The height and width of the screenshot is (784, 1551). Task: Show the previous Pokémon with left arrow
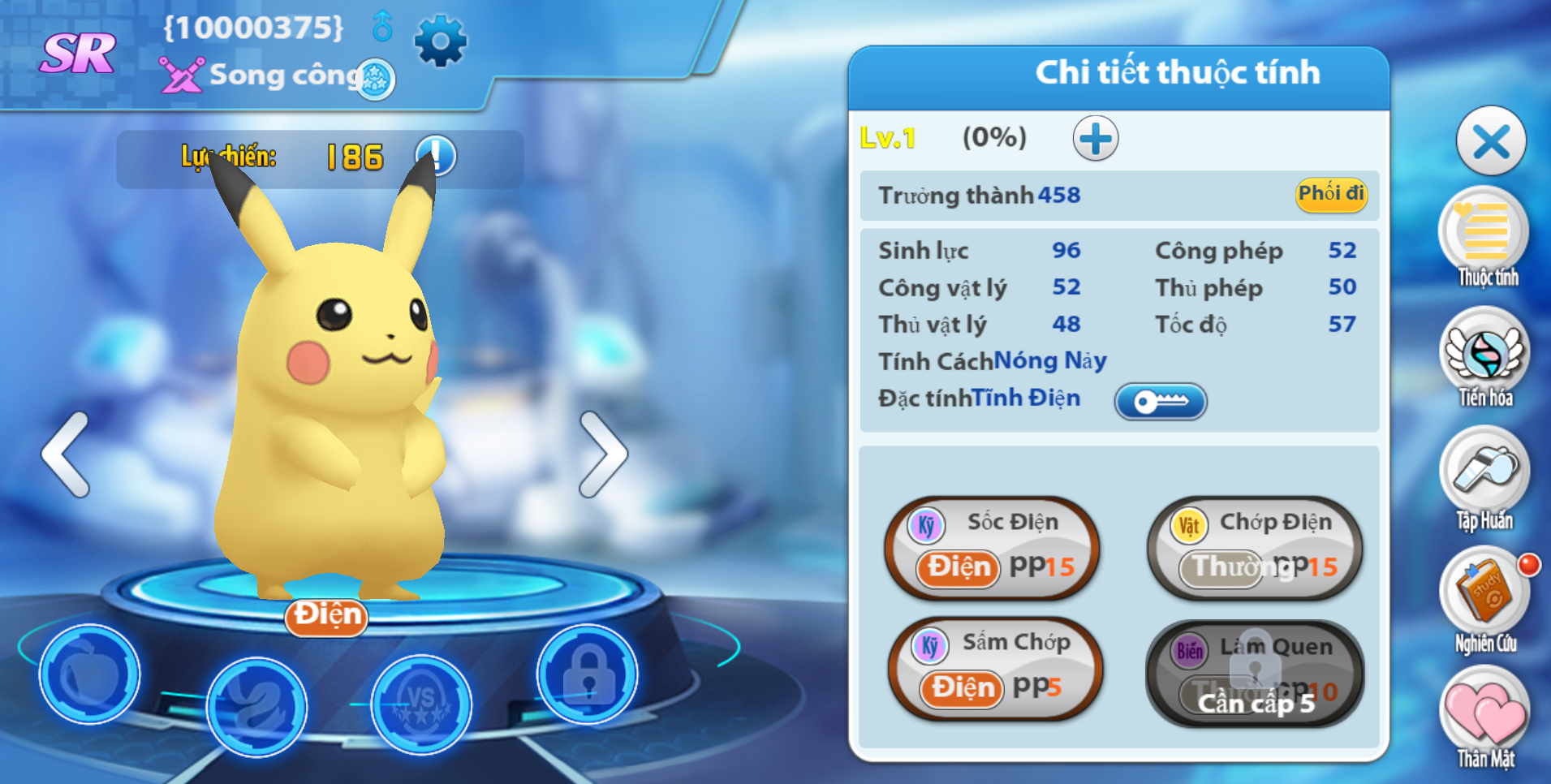click(x=66, y=454)
